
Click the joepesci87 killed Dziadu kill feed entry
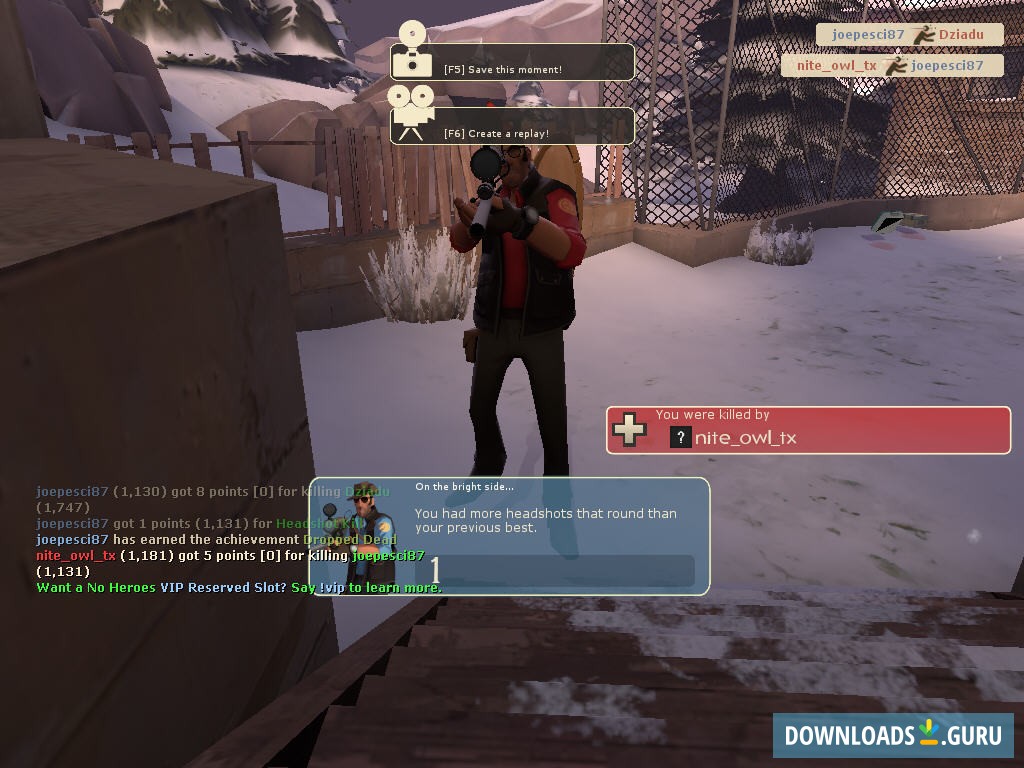tap(908, 34)
